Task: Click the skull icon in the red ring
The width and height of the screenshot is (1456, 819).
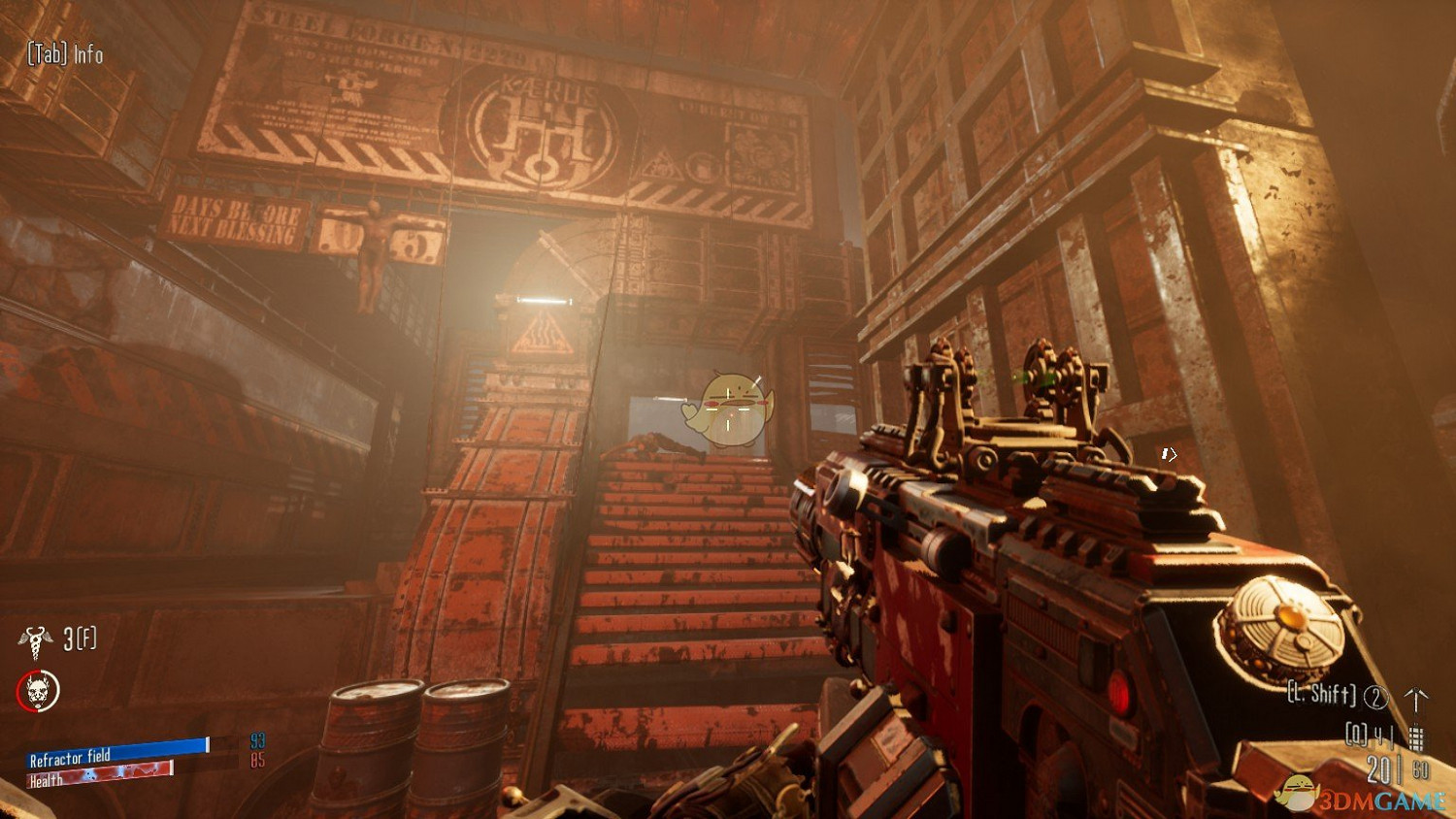Action: 38,691
